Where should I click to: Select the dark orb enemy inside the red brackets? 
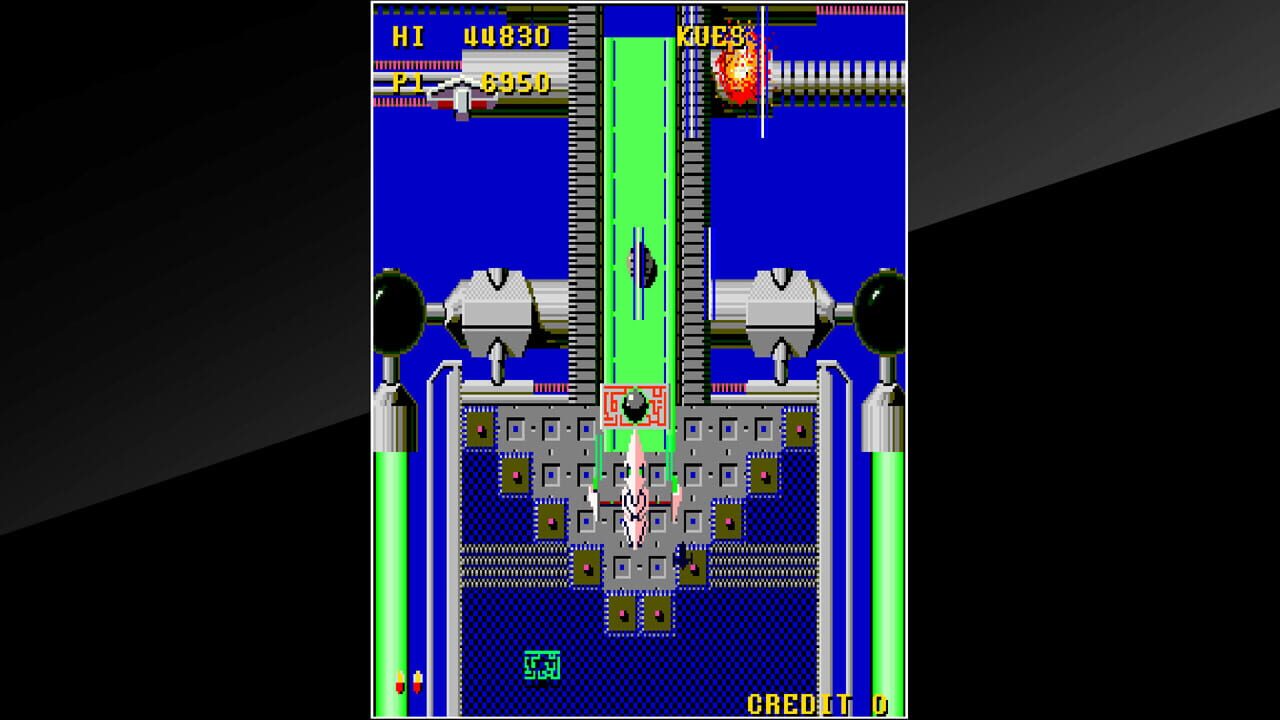click(637, 404)
